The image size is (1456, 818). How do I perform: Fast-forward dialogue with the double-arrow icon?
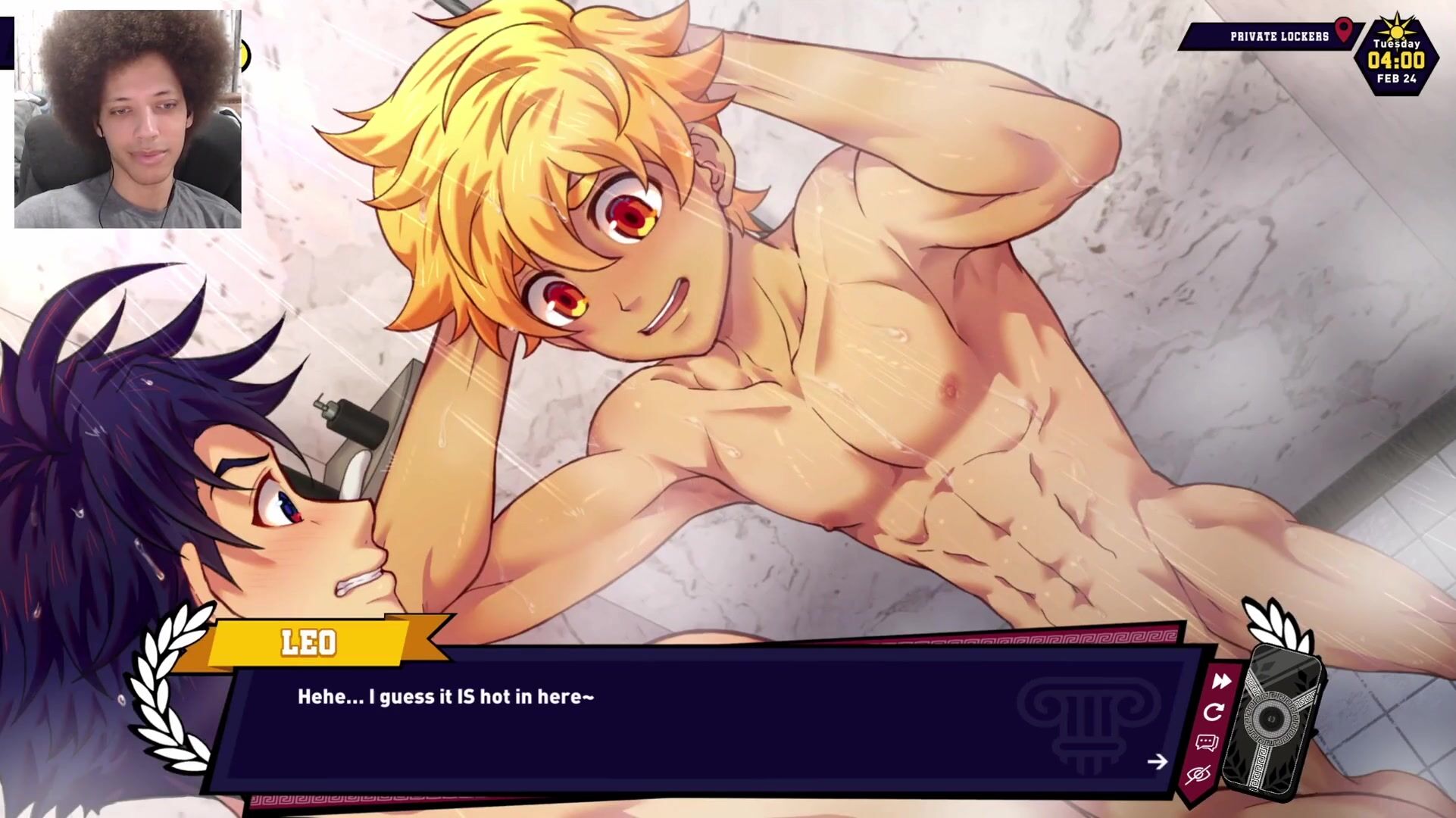click(1221, 682)
